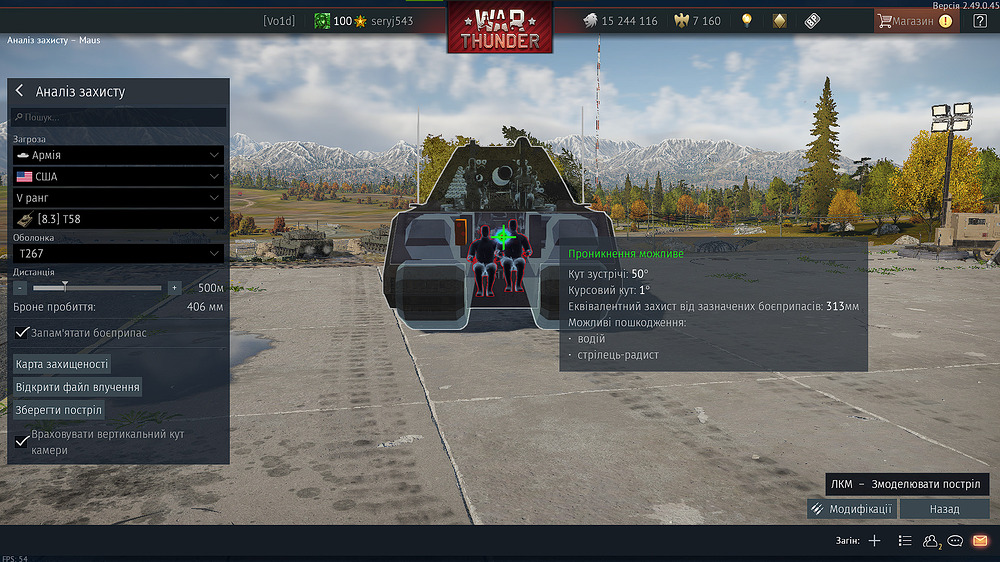Open the США nation dropdown

pos(118,176)
